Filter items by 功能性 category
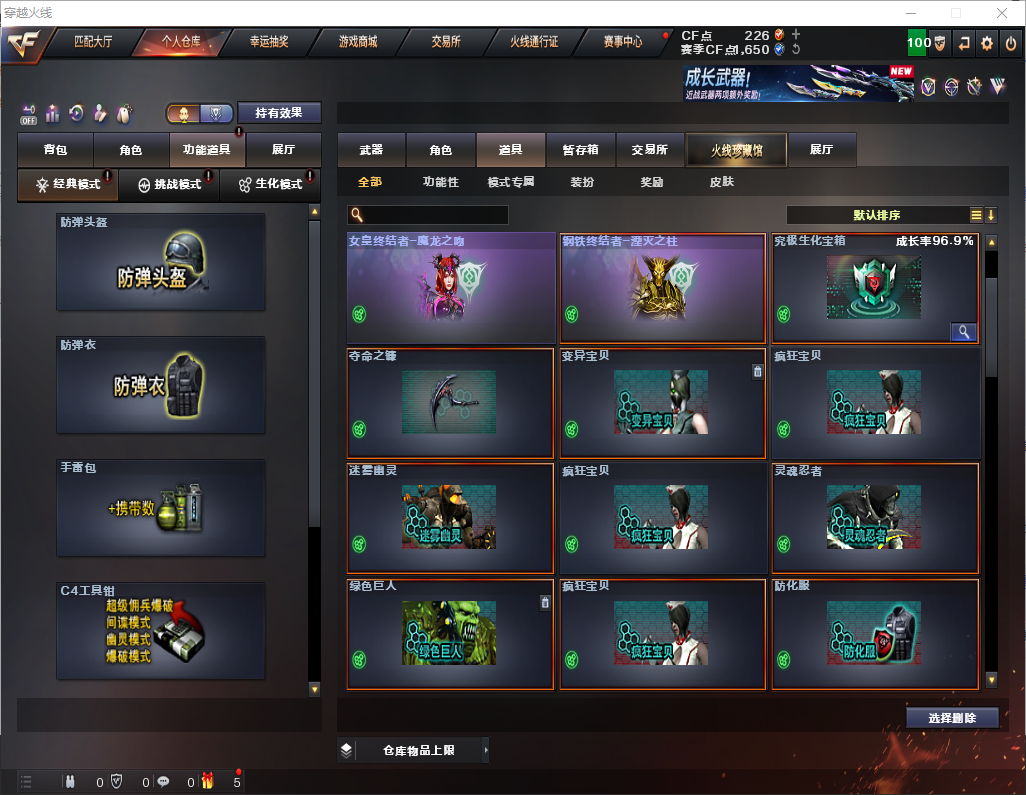1026x795 pixels. click(440, 183)
